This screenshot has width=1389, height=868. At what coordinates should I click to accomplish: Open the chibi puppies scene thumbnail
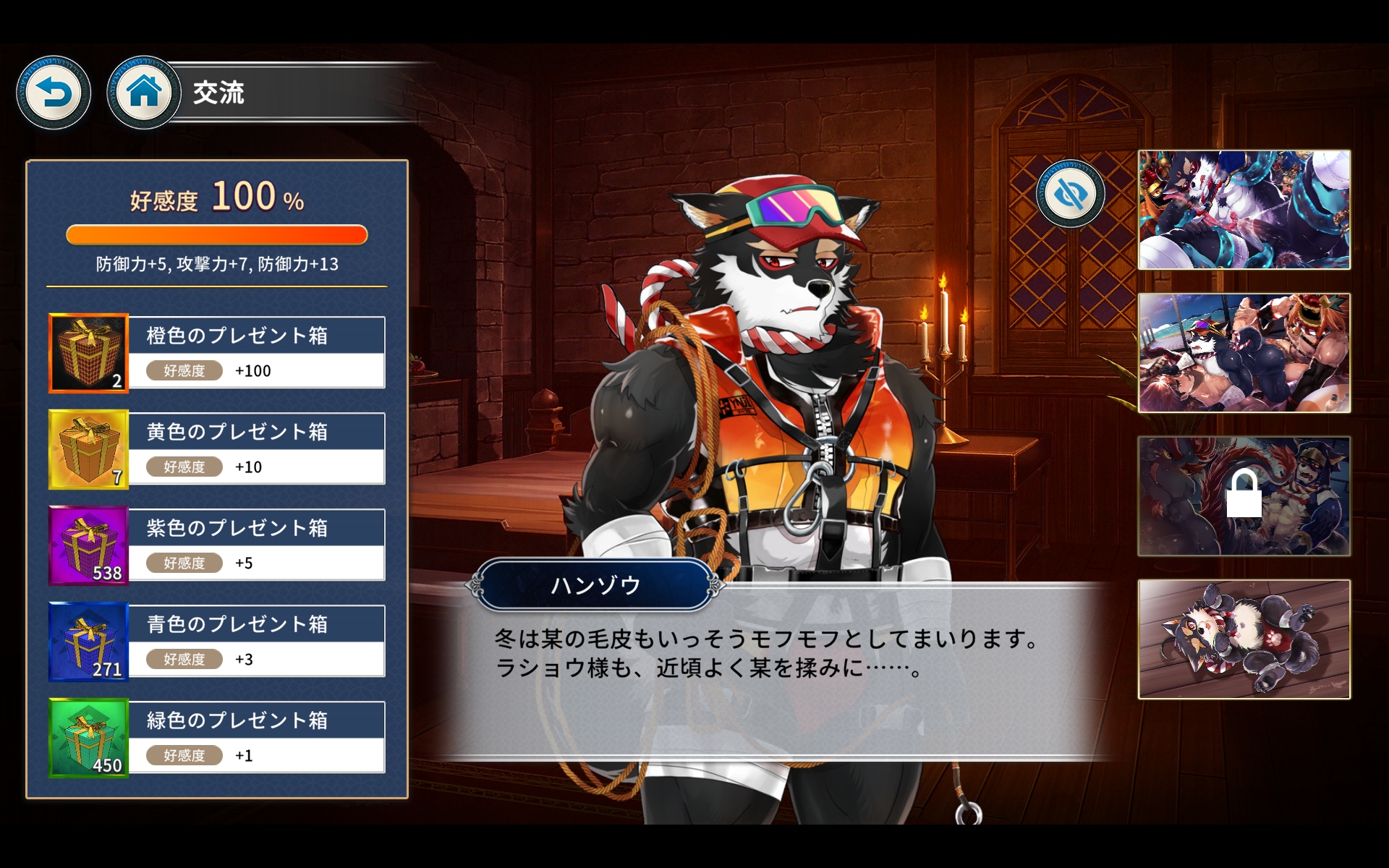(1244, 639)
